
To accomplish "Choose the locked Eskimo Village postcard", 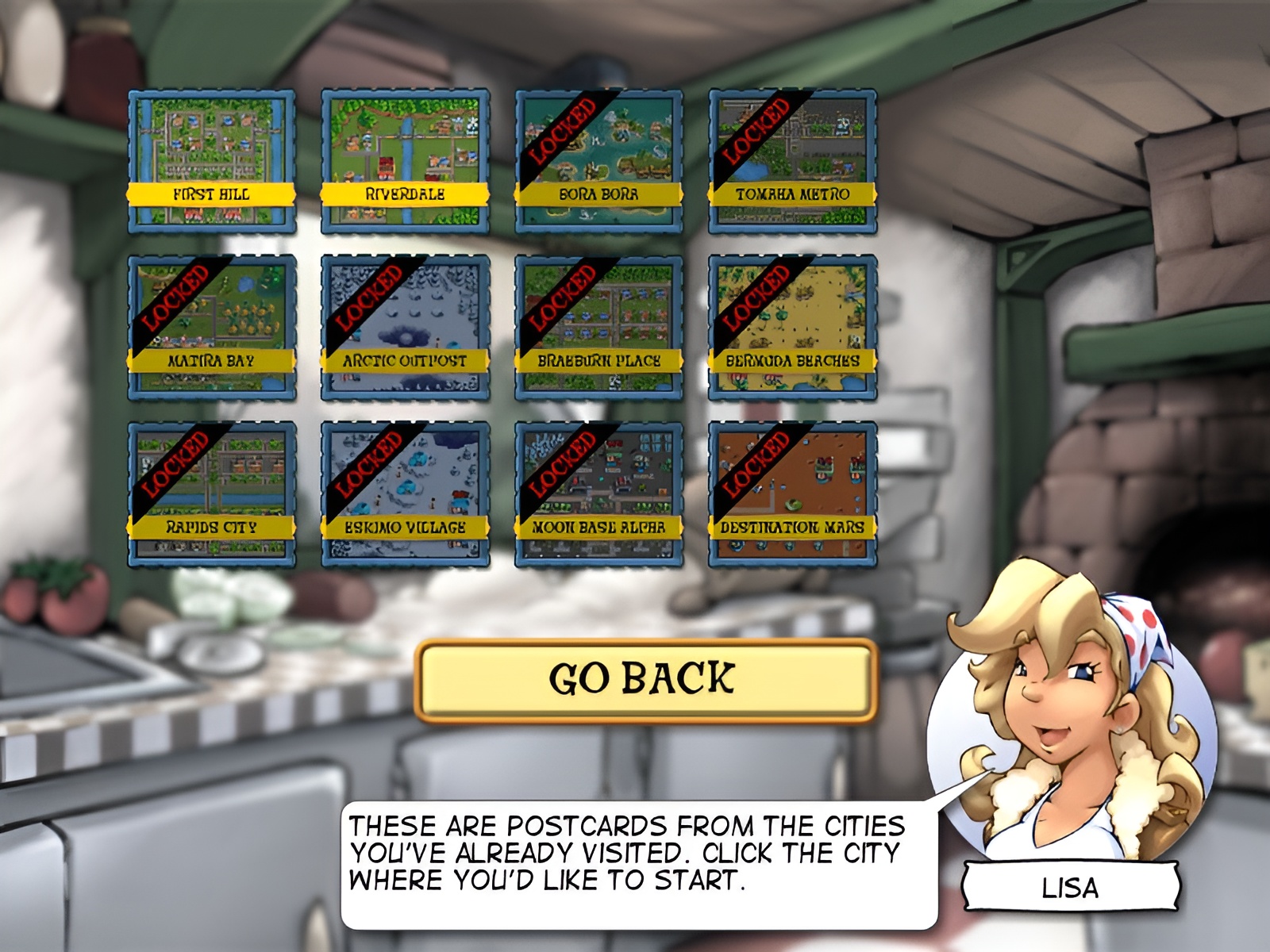I will [405, 494].
